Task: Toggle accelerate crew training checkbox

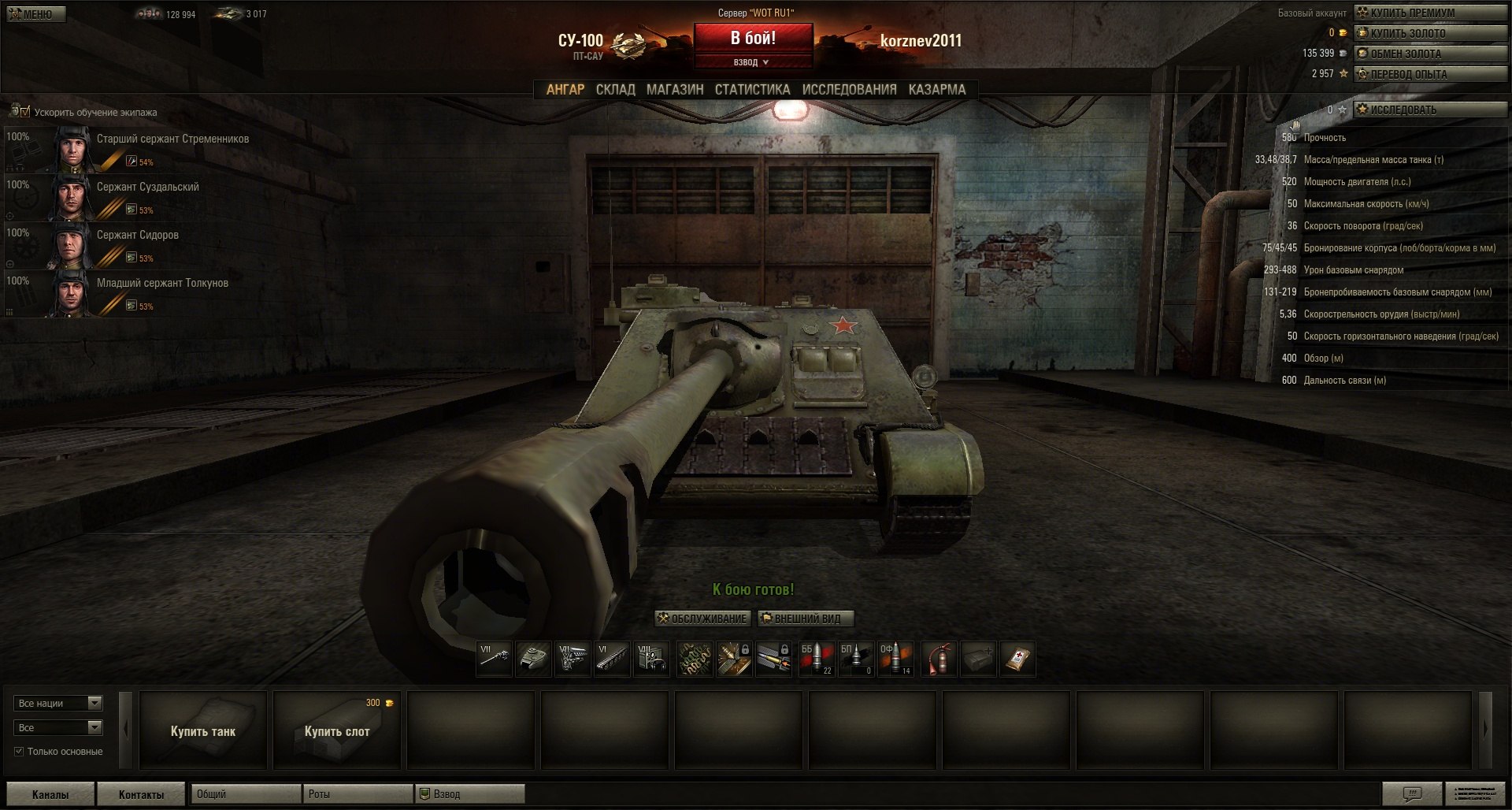Action: click(x=24, y=112)
